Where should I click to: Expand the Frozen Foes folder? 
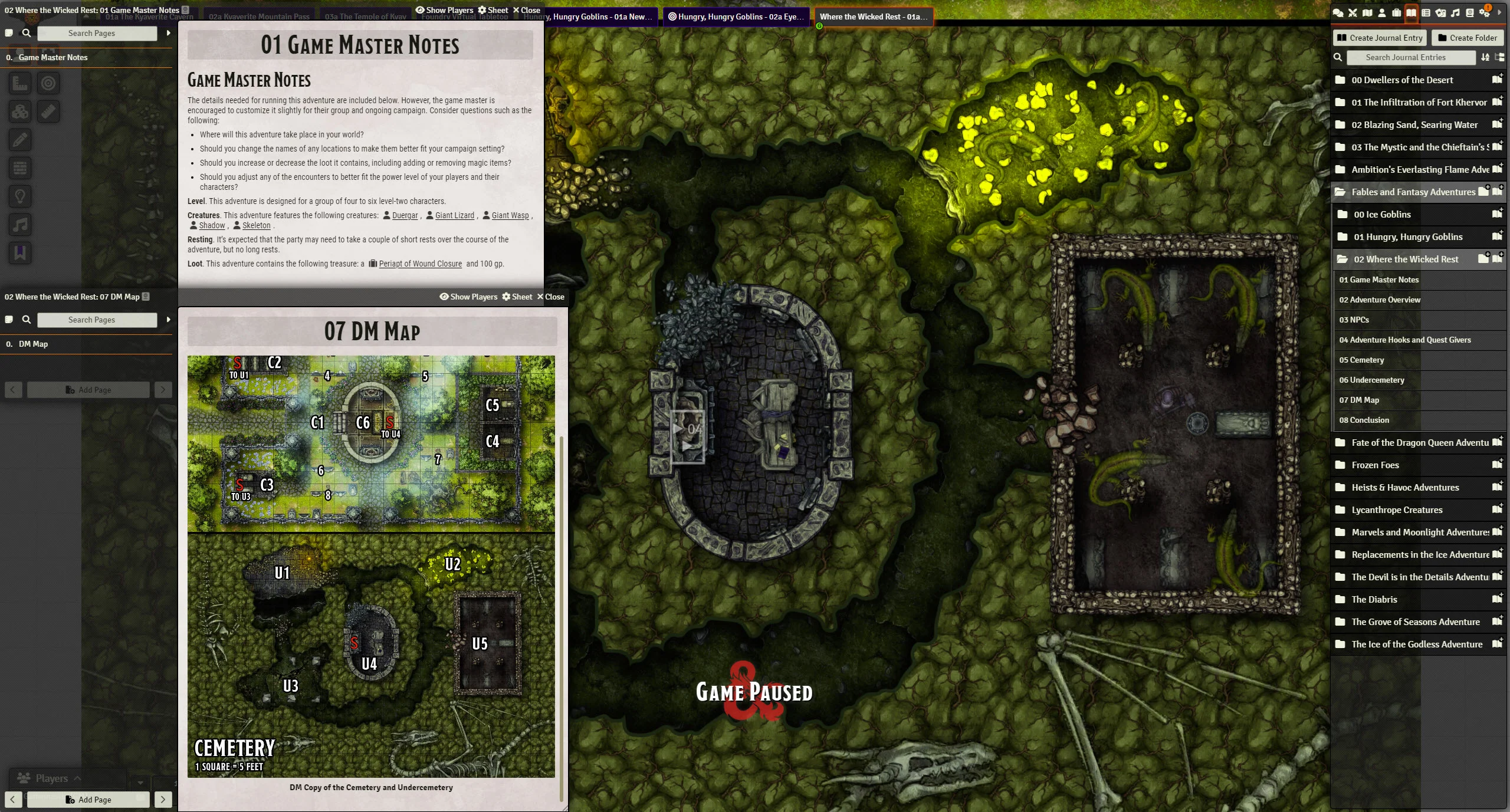point(1375,465)
